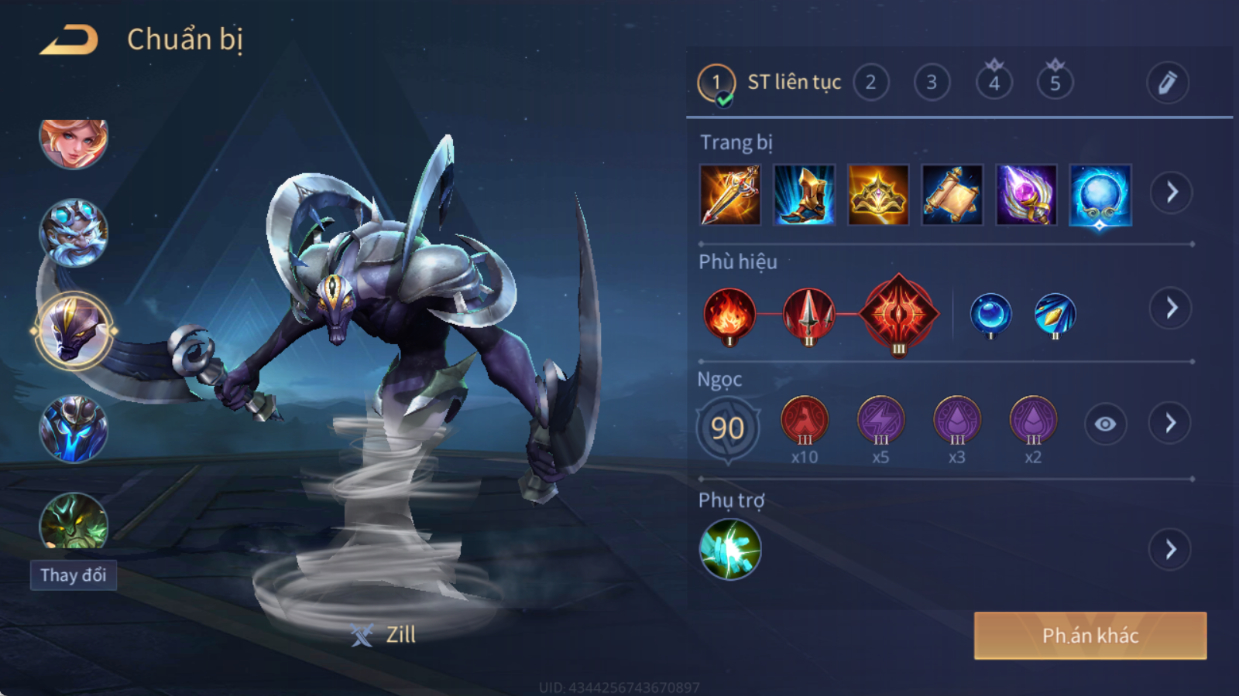Select the Phụ trợ support spell icon
The width and height of the screenshot is (1239, 696).
click(x=730, y=549)
